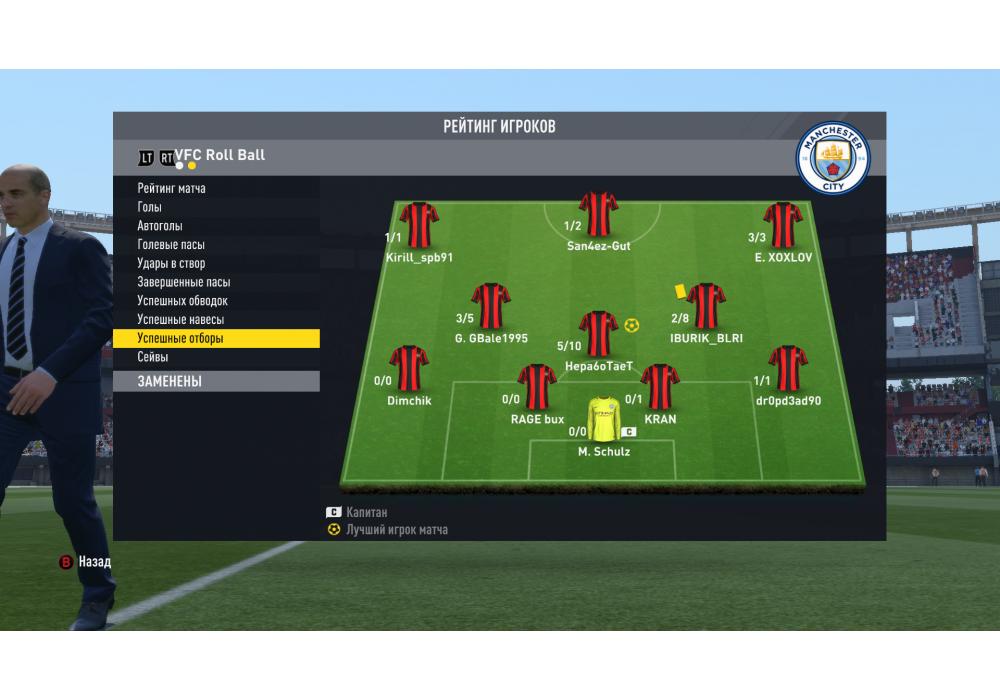Select striker San4ez-Gut's shirt
The height and width of the screenshot is (700, 1000).
pos(598,215)
